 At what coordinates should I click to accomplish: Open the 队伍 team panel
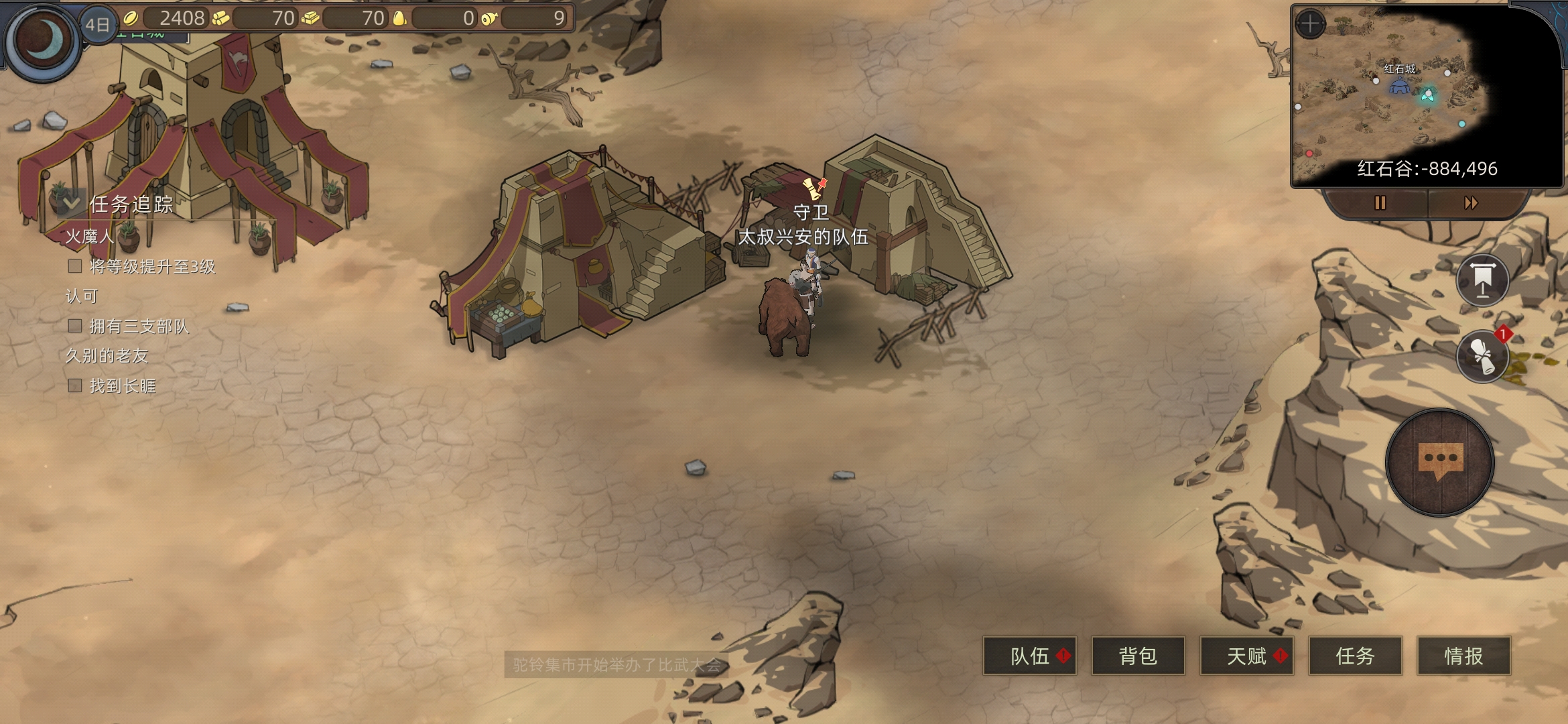1030,656
